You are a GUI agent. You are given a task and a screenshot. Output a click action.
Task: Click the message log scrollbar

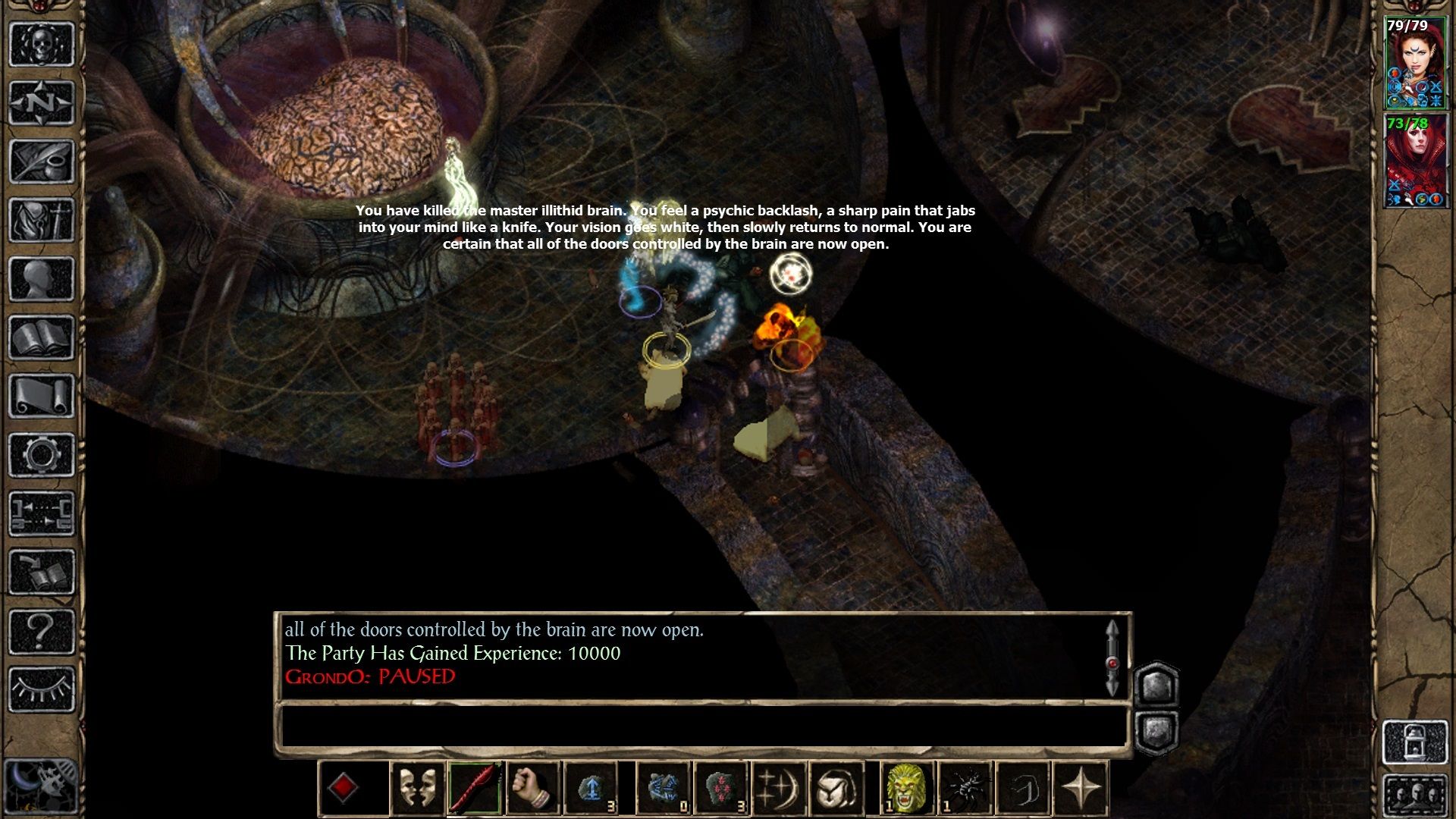tap(1112, 658)
